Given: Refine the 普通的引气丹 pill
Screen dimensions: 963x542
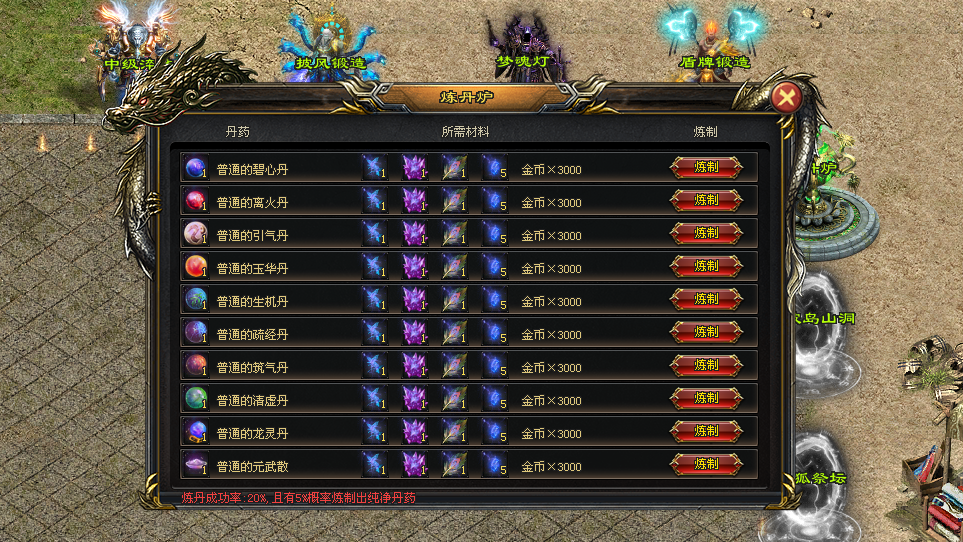Looking at the screenshot, I should click(x=706, y=234).
